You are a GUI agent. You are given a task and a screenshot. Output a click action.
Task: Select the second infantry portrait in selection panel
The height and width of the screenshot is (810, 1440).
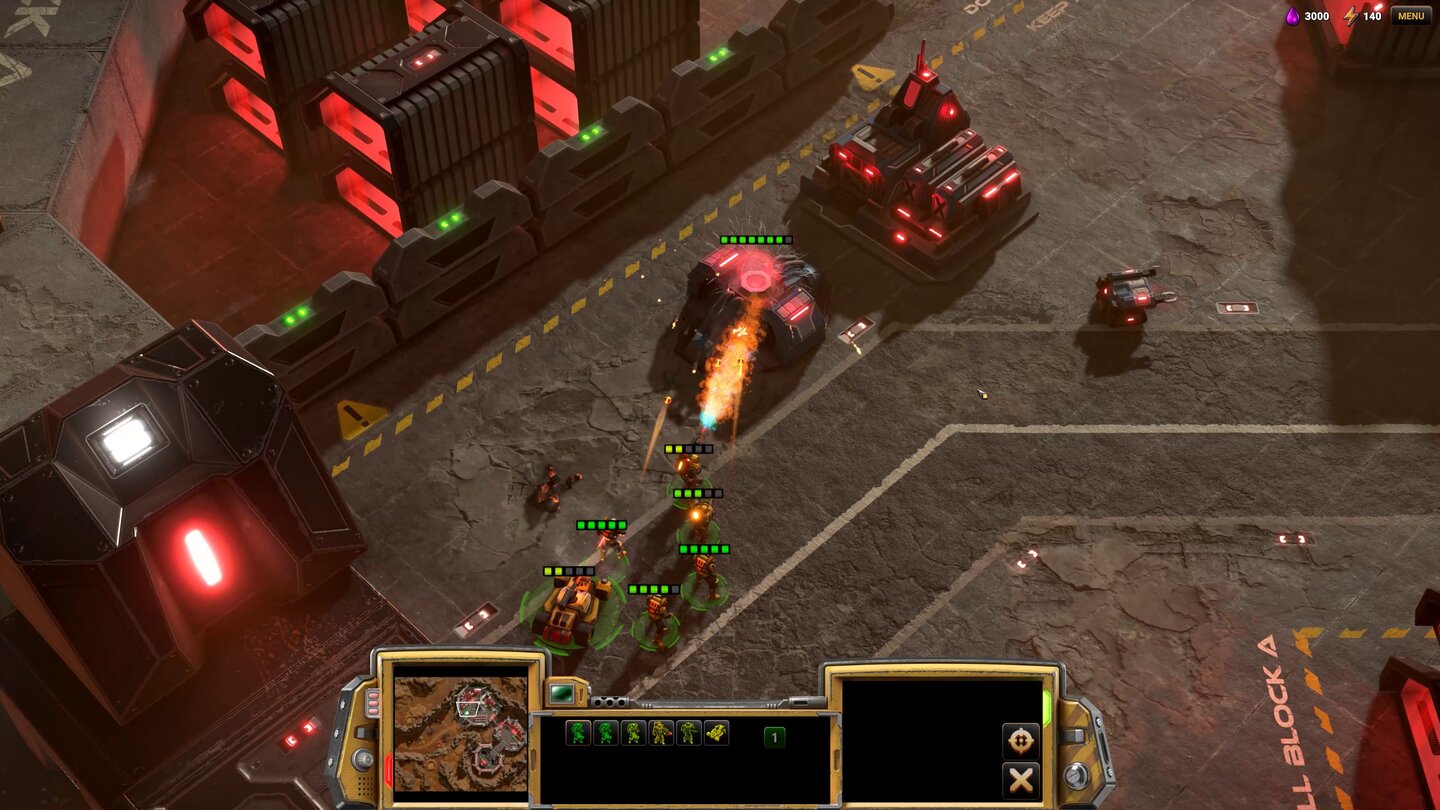pyautogui.click(x=606, y=732)
